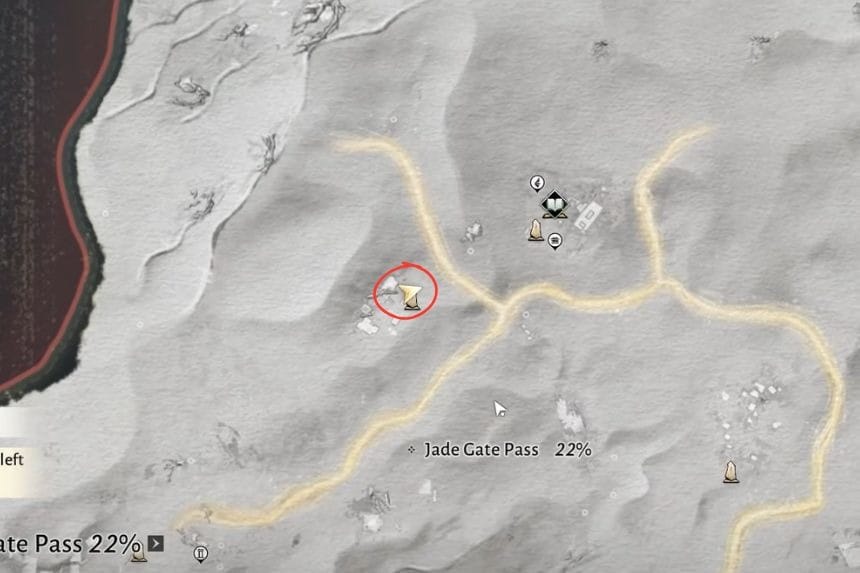Select the stone marker near the eastern road

coord(731,472)
